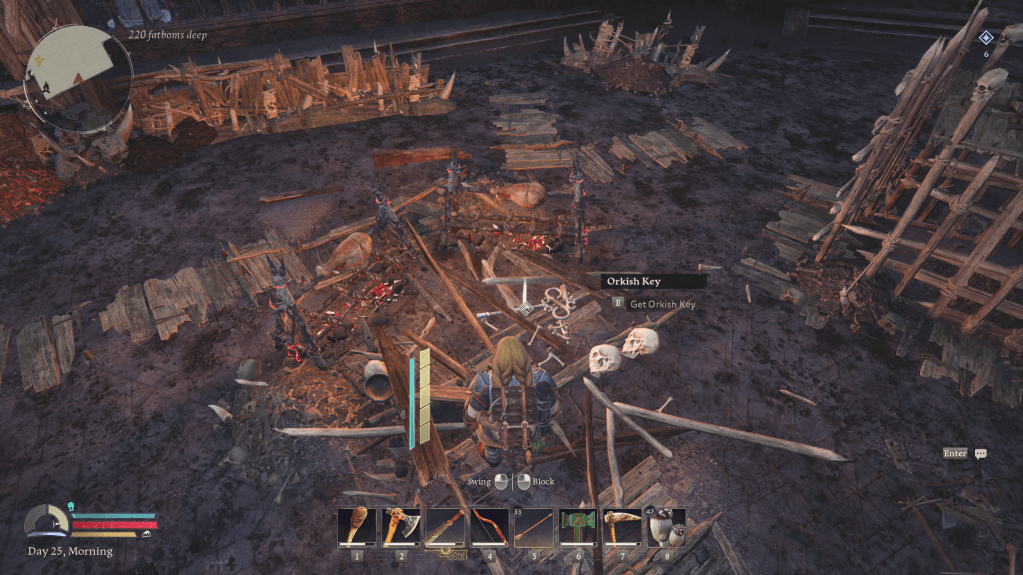Viewport: 1023px width, 575px height.
Task: Choose the mushroom stack of 47
Action: (665, 527)
